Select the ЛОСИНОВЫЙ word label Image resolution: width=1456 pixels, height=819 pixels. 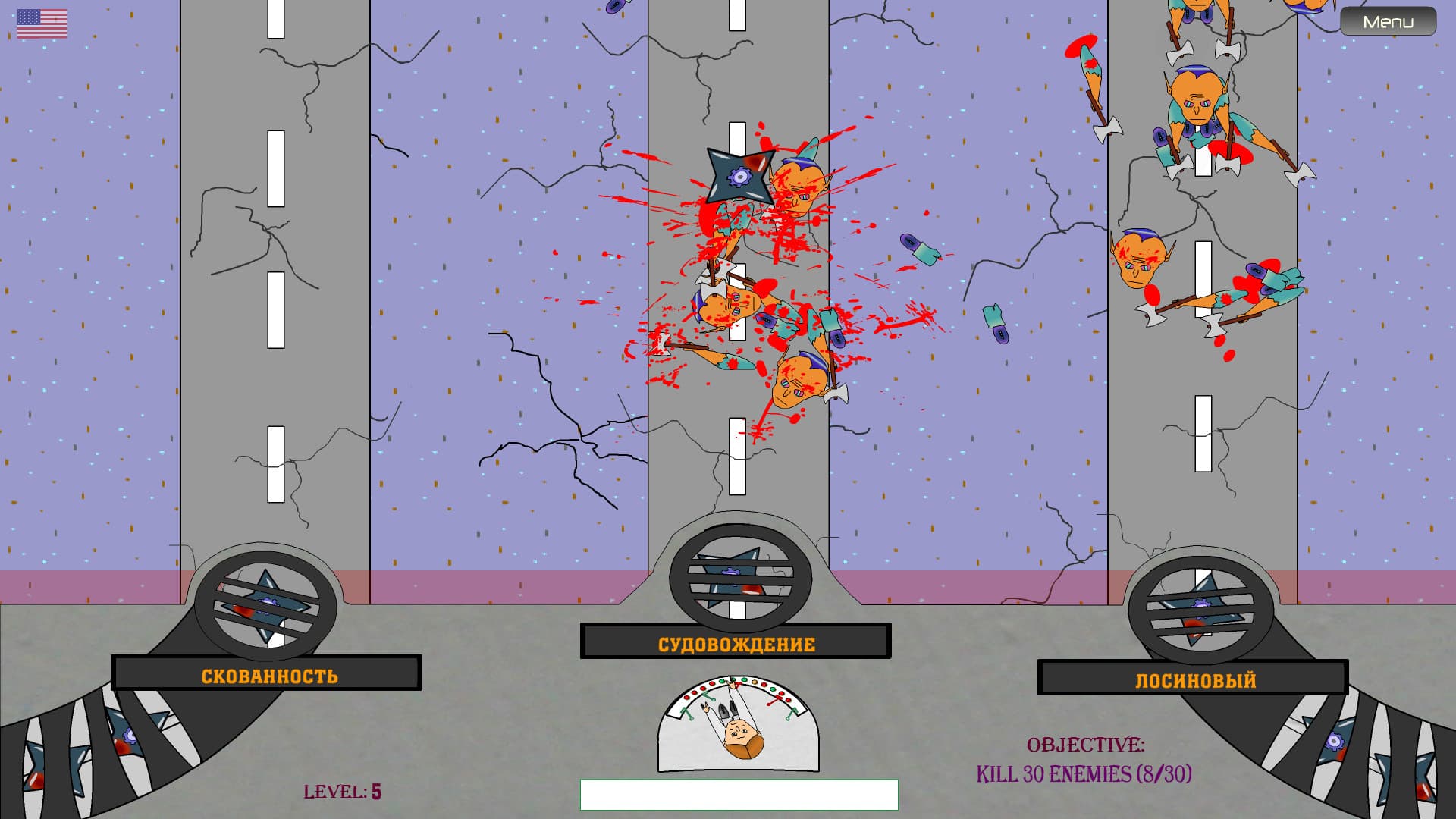point(1195,679)
